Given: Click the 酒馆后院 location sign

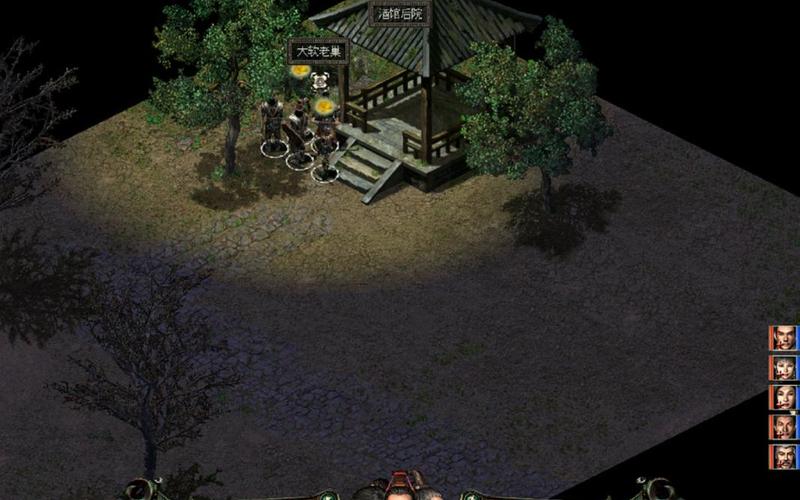Looking at the screenshot, I should click(400, 14).
